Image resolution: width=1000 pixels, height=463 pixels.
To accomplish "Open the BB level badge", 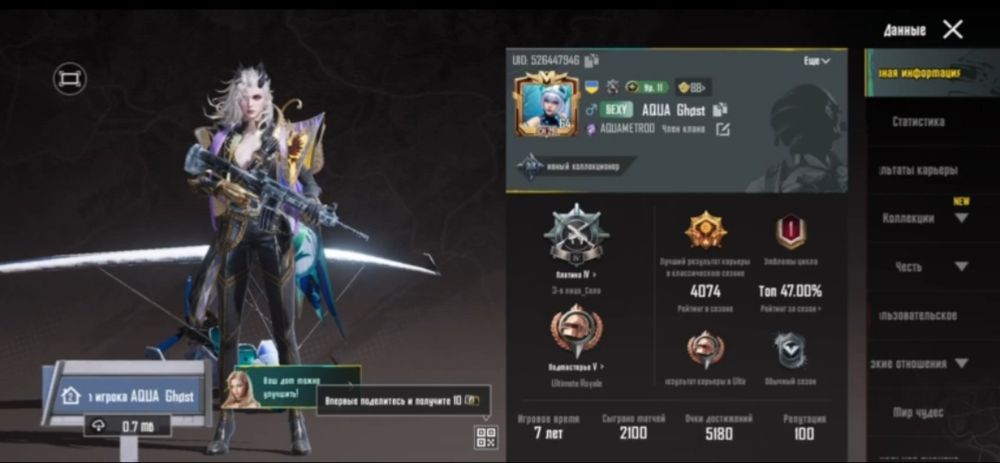I will 692,87.
